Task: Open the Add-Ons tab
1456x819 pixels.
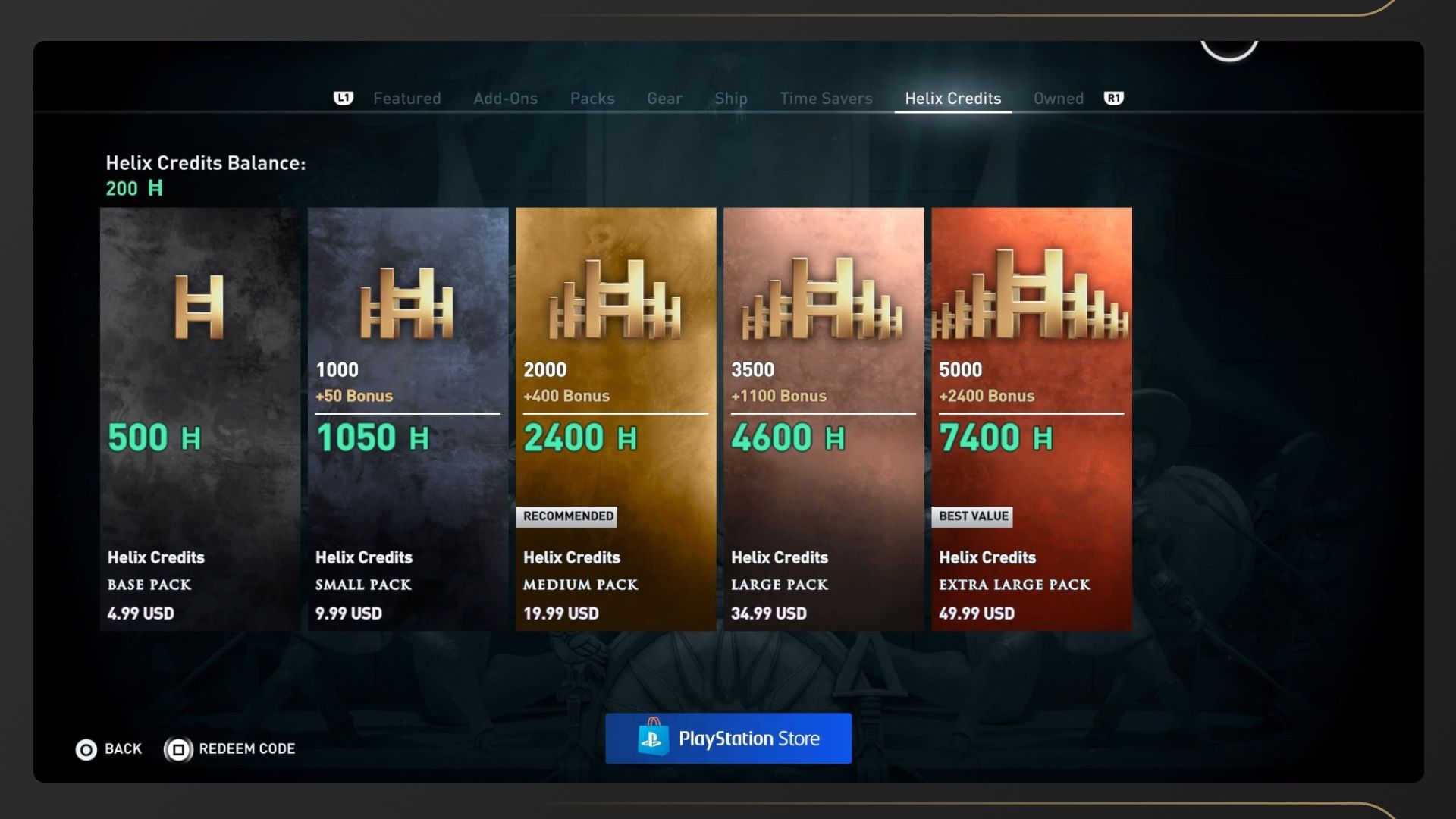Action: pyautogui.click(x=505, y=99)
